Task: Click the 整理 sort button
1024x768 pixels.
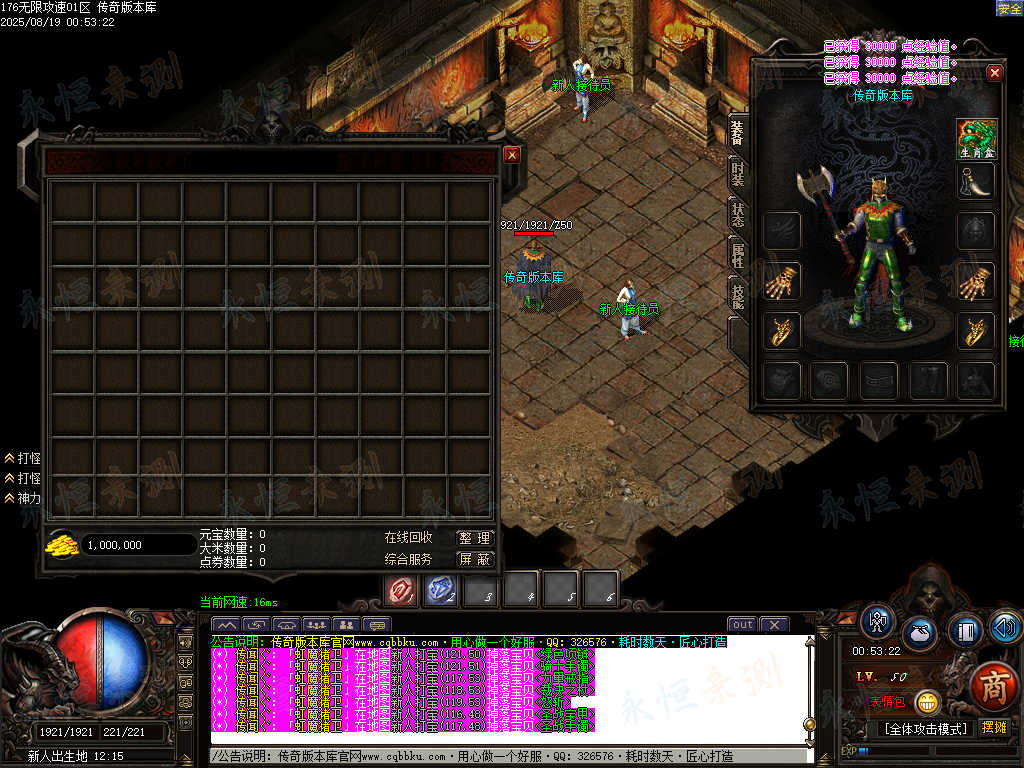Action: [x=474, y=538]
